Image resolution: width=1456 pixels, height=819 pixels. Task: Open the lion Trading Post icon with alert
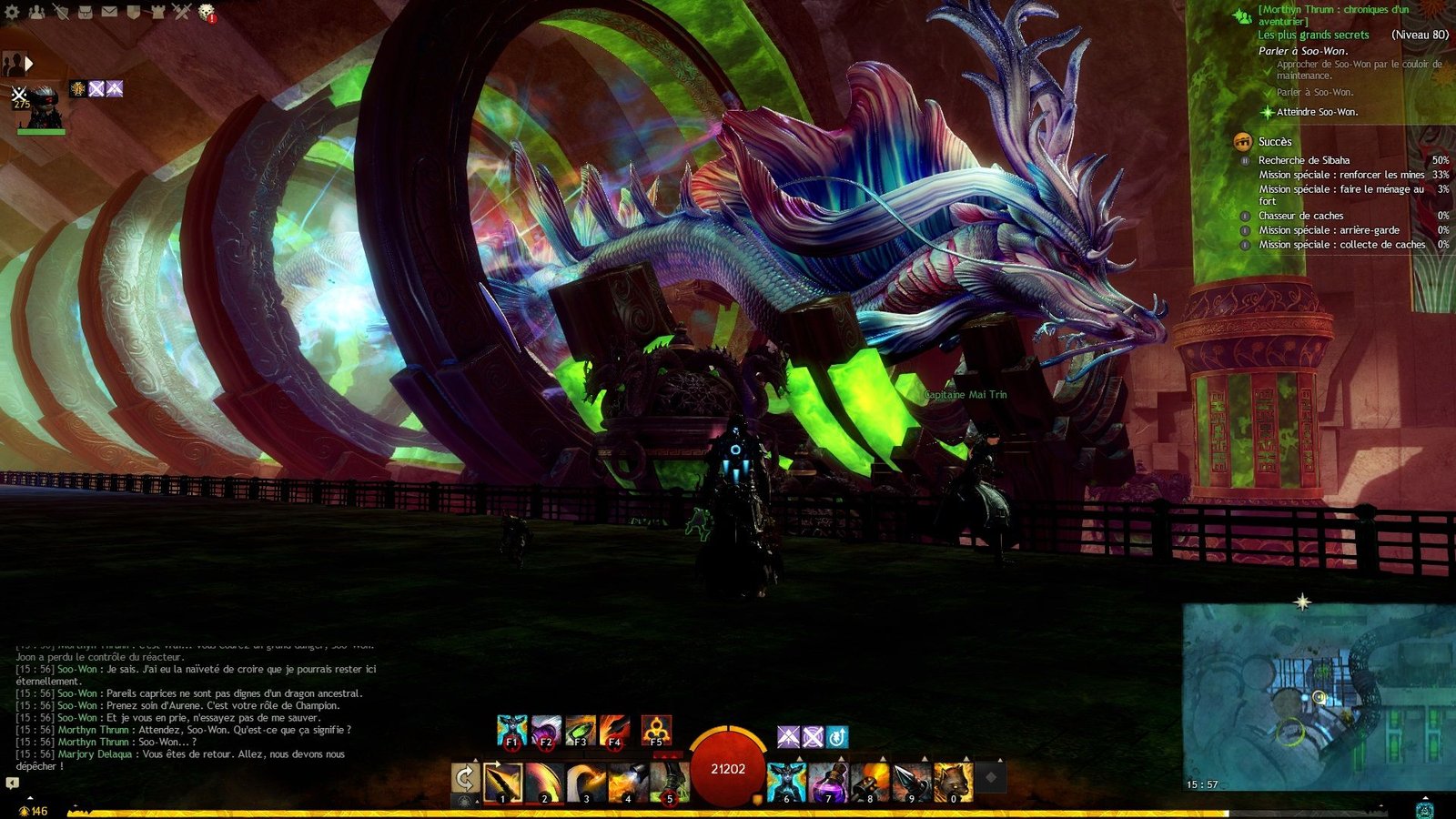click(x=207, y=12)
